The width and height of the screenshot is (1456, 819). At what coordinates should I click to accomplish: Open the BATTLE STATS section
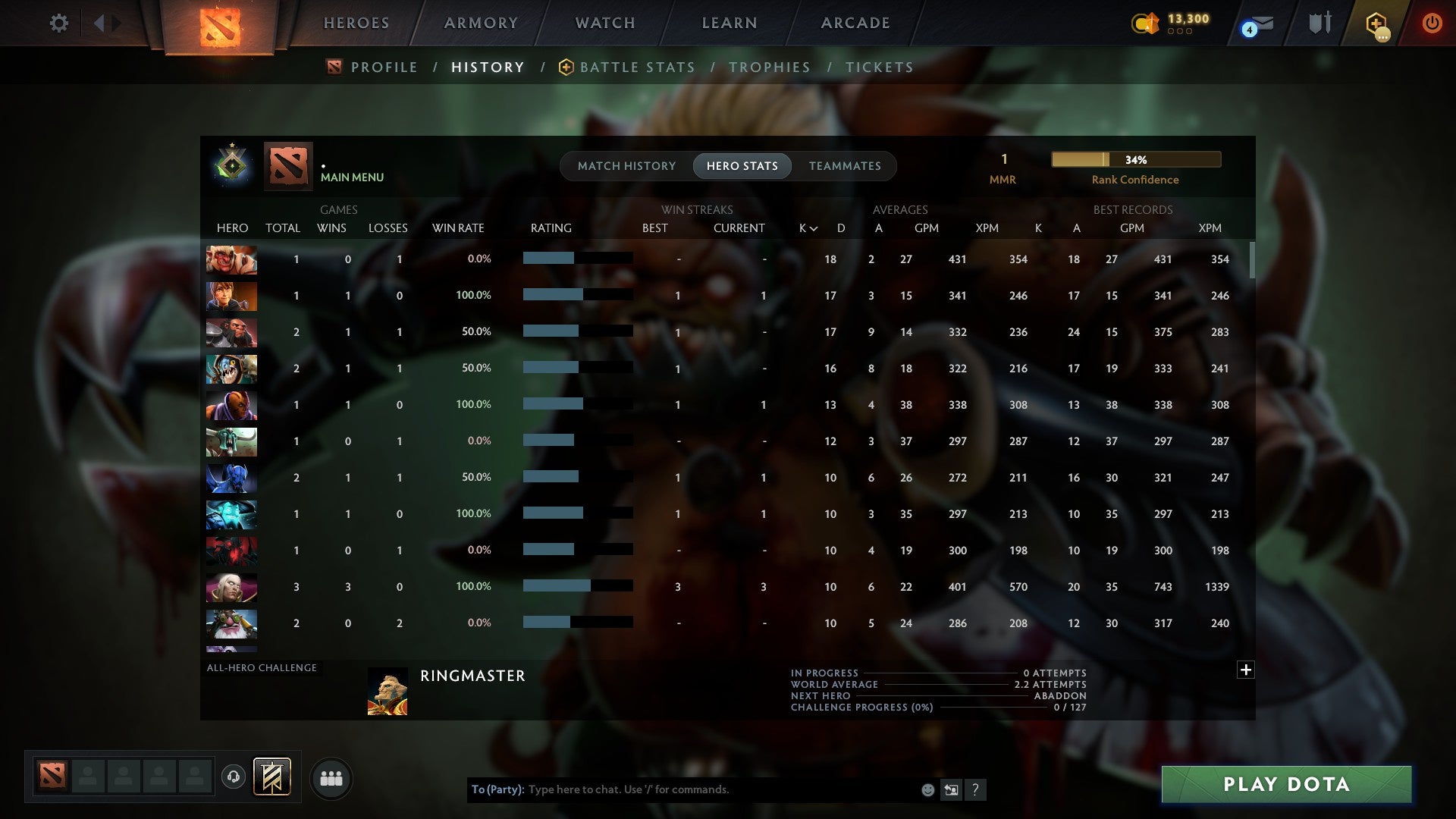point(637,67)
